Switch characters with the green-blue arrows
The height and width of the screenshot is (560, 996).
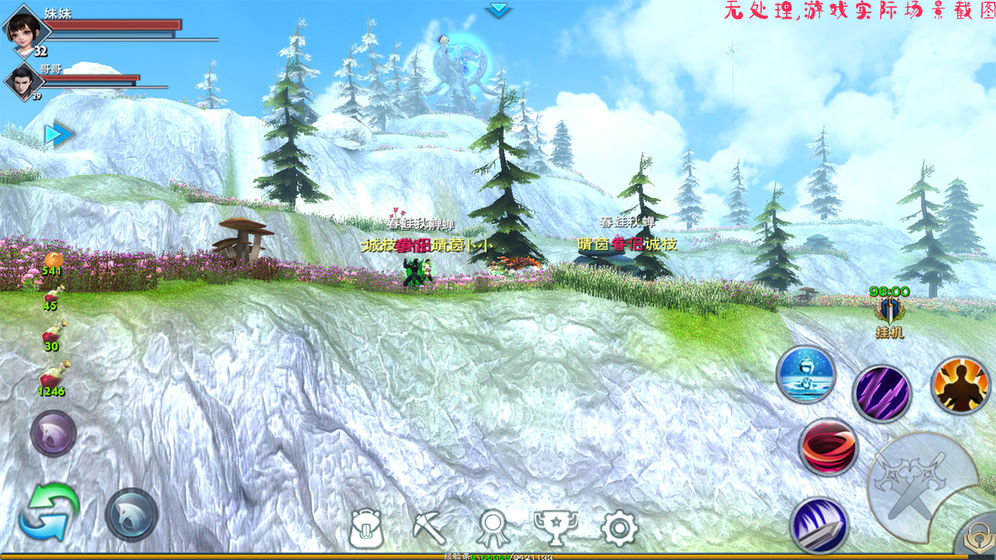[x=48, y=511]
